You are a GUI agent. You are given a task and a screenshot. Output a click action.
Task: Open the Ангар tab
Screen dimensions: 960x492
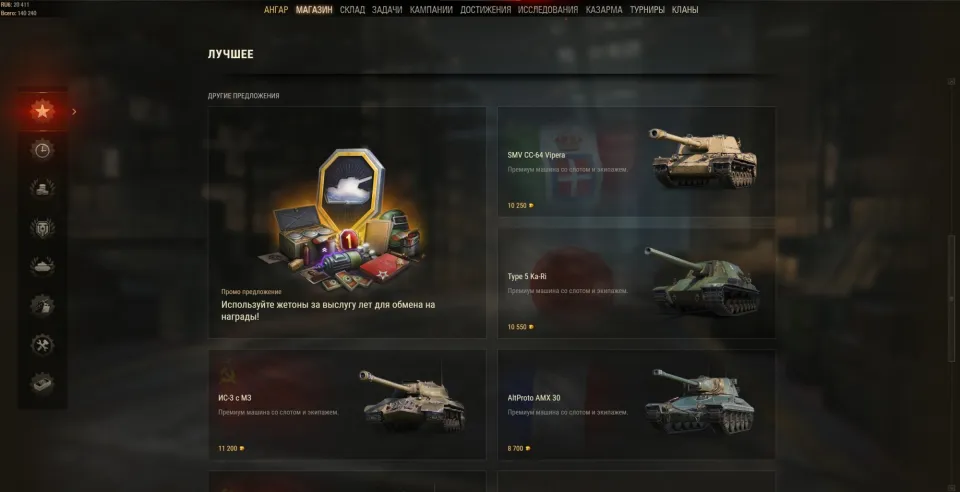pos(276,10)
